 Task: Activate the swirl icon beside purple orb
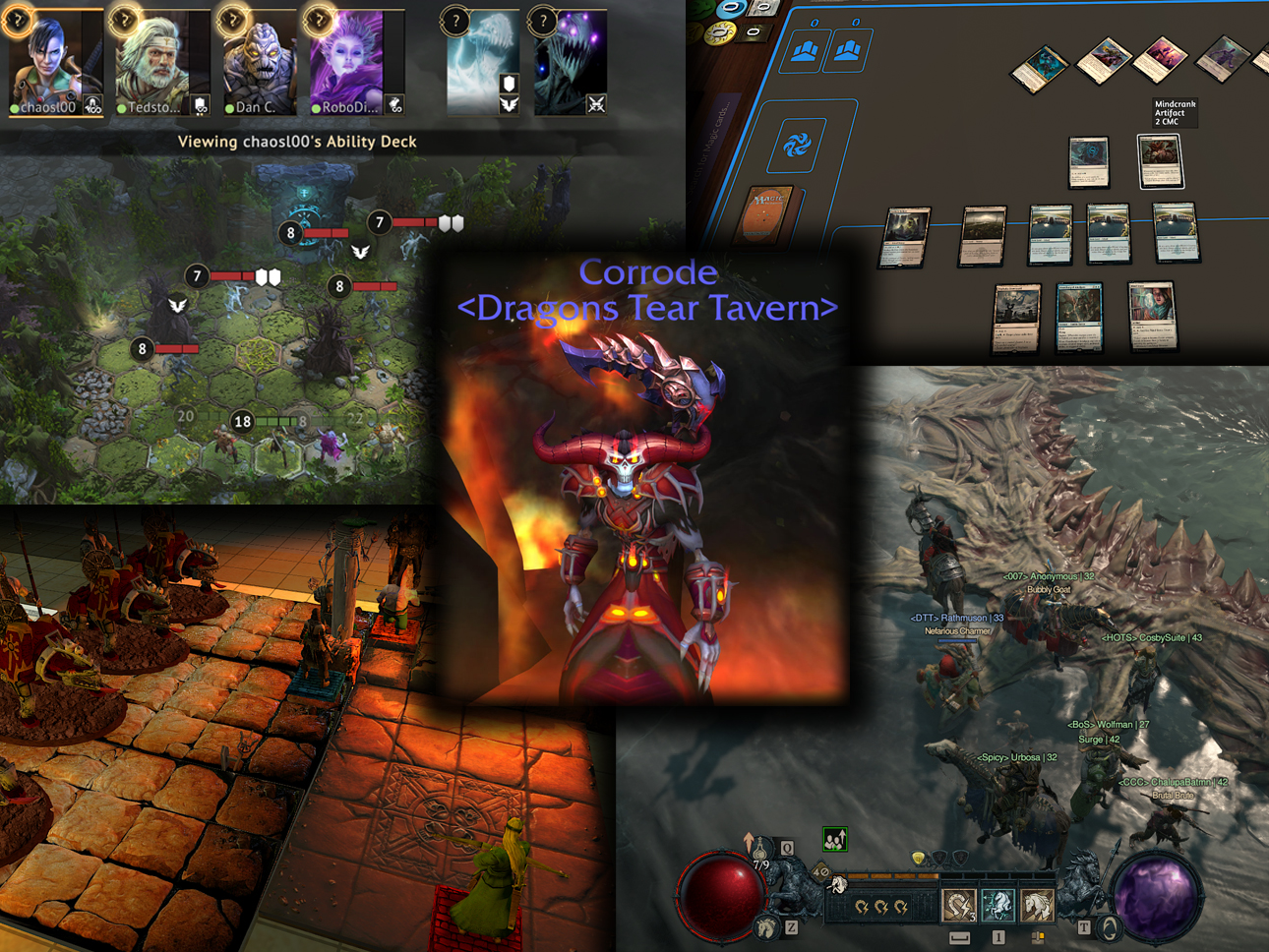coord(1109,926)
